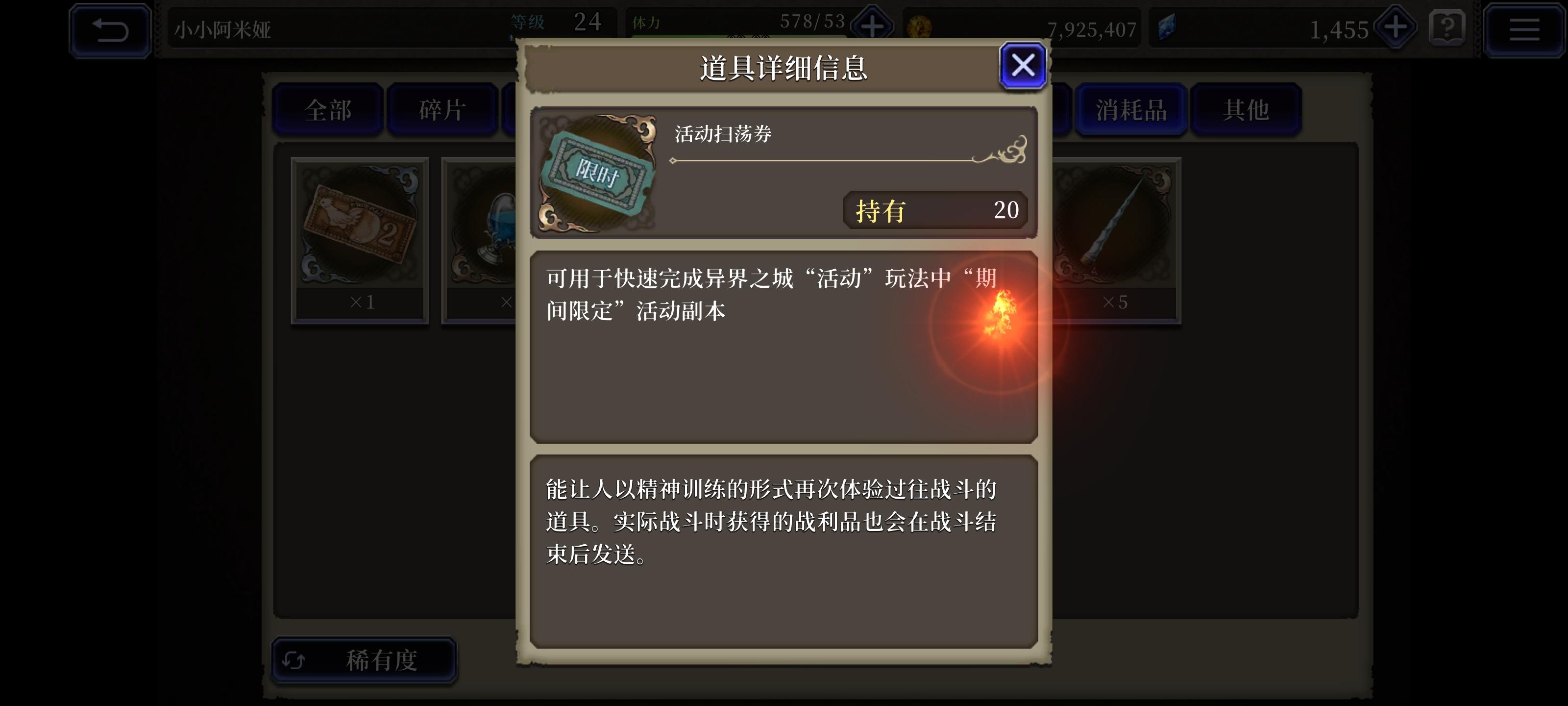
Task: Close the 道具详细信息 dialog
Action: point(1022,65)
